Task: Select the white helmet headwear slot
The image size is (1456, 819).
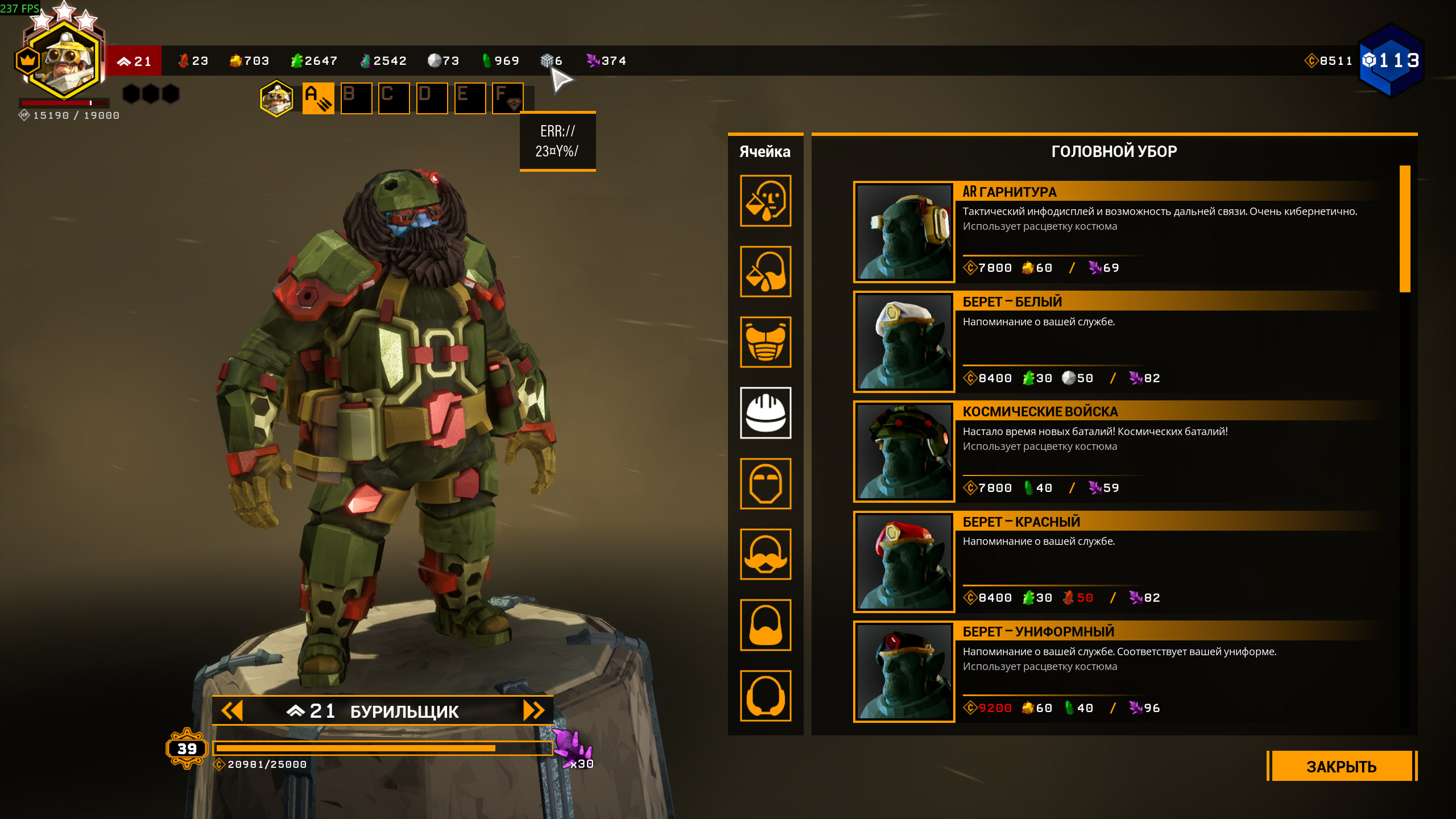Action: click(766, 413)
